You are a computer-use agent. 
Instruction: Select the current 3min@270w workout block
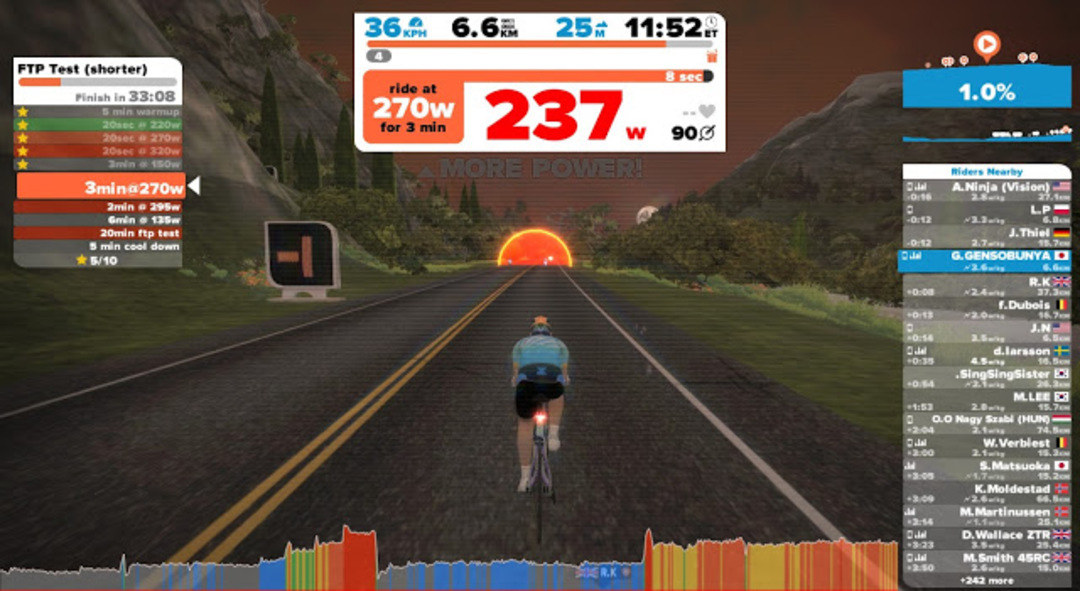pos(99,187)
